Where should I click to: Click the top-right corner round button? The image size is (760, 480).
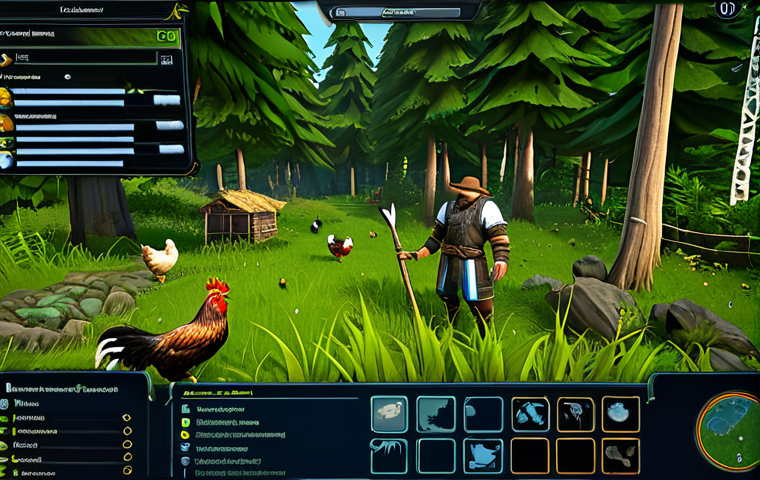[x=728, y=10]
